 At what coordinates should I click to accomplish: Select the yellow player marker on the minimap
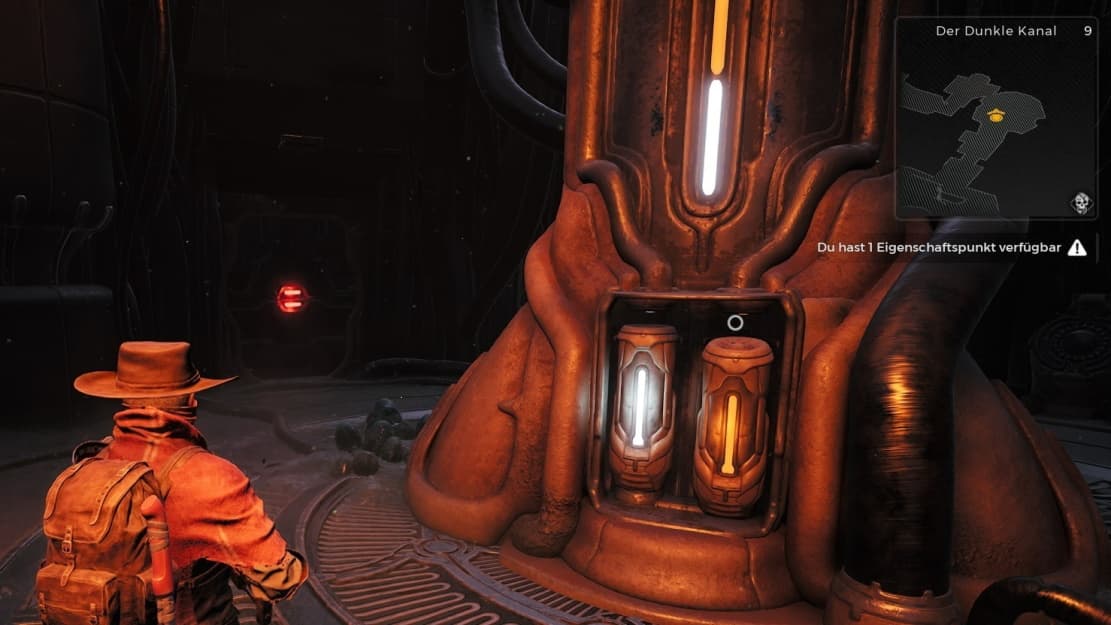pyautogui.click(x=994, y=116)
